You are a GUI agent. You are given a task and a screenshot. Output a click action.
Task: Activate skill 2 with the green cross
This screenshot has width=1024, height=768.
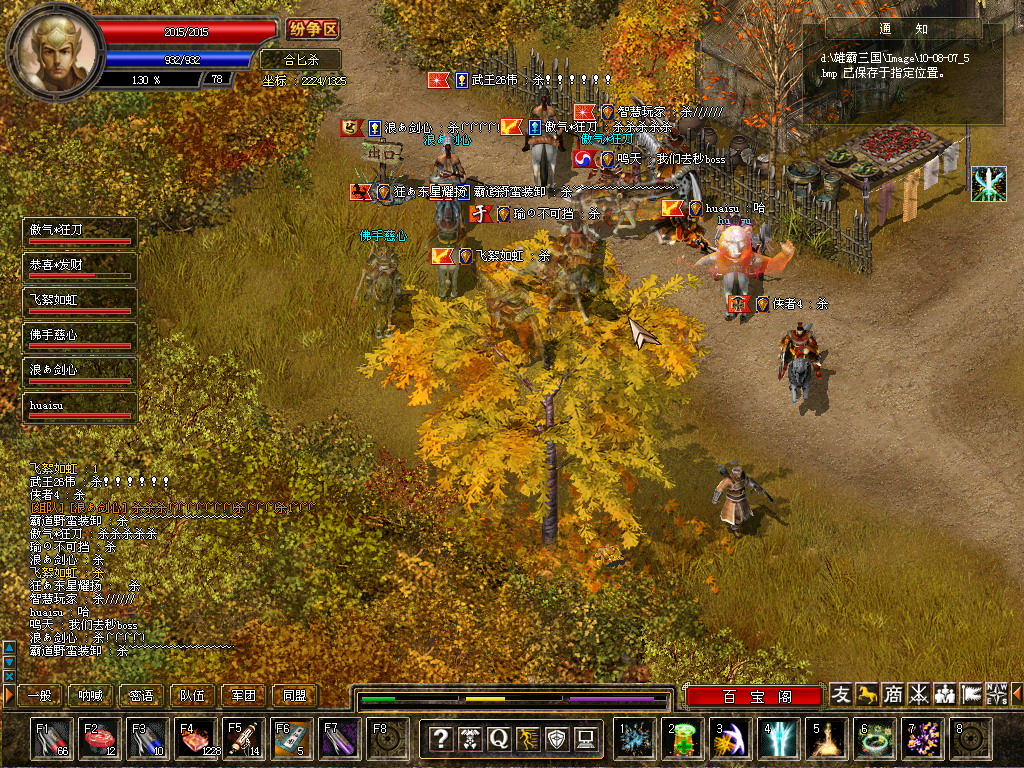point(684,739)
